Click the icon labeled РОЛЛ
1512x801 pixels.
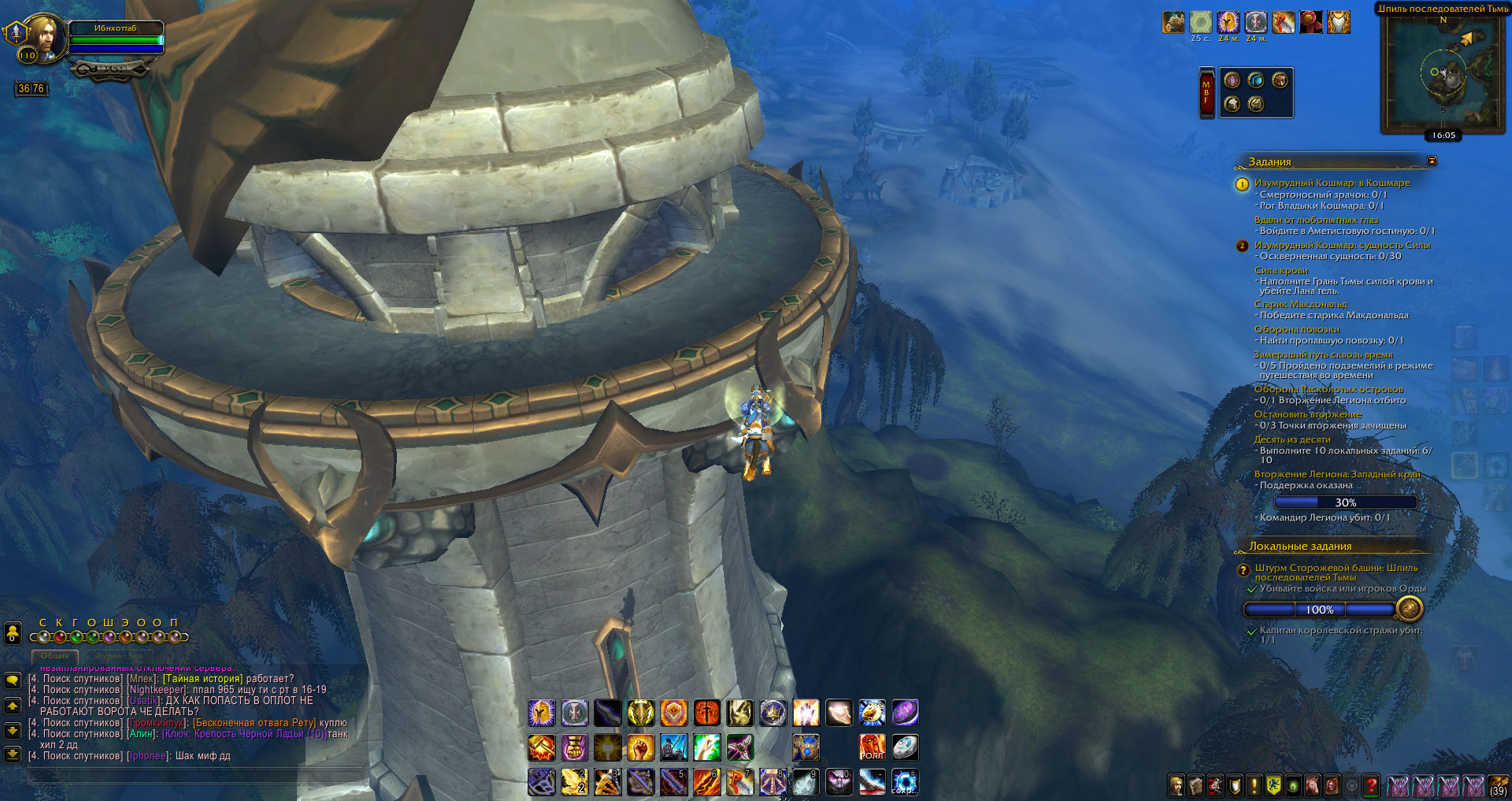872,747
